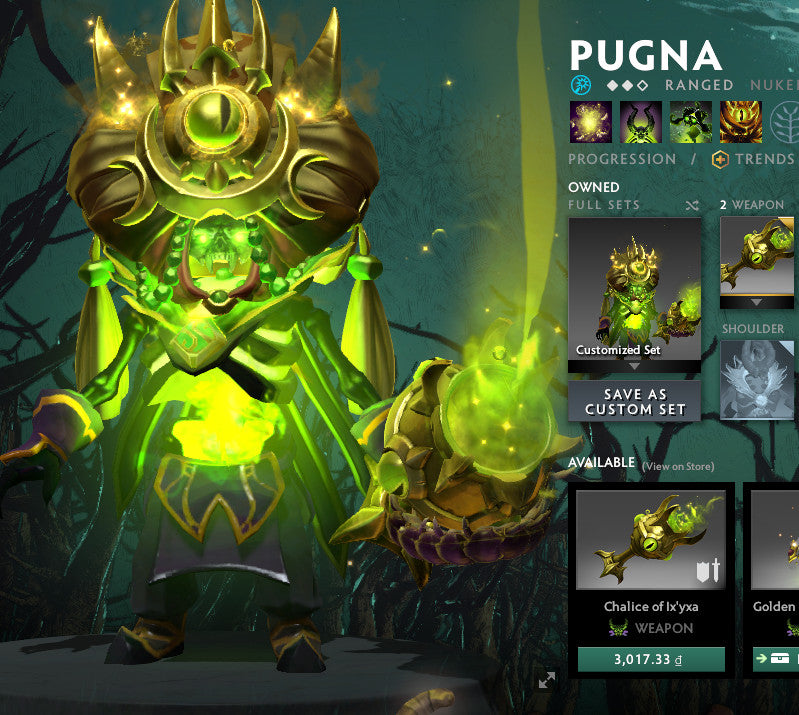Expand the hero model to fullscreen

(x=547, y=680)
